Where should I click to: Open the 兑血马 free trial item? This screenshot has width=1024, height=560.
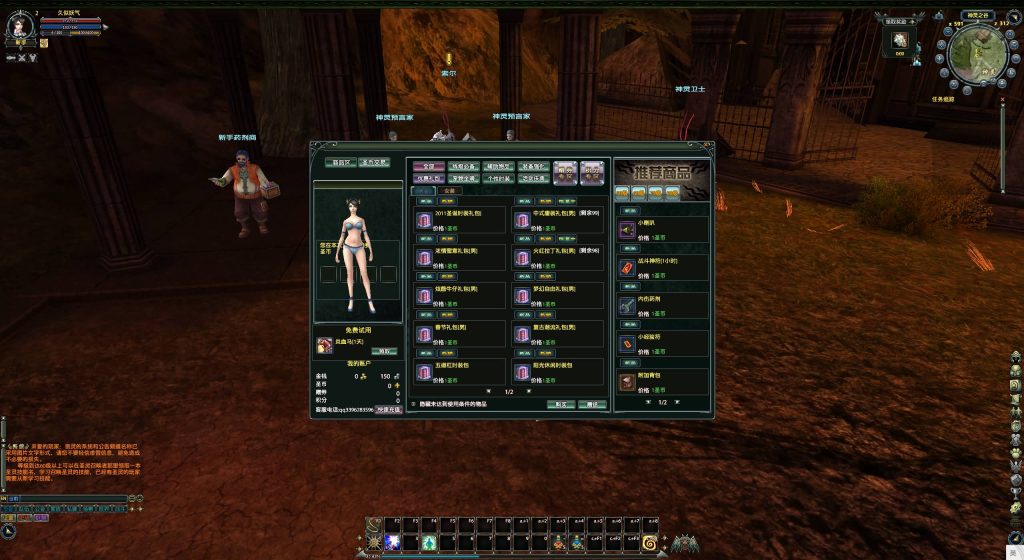pos(325,344)
